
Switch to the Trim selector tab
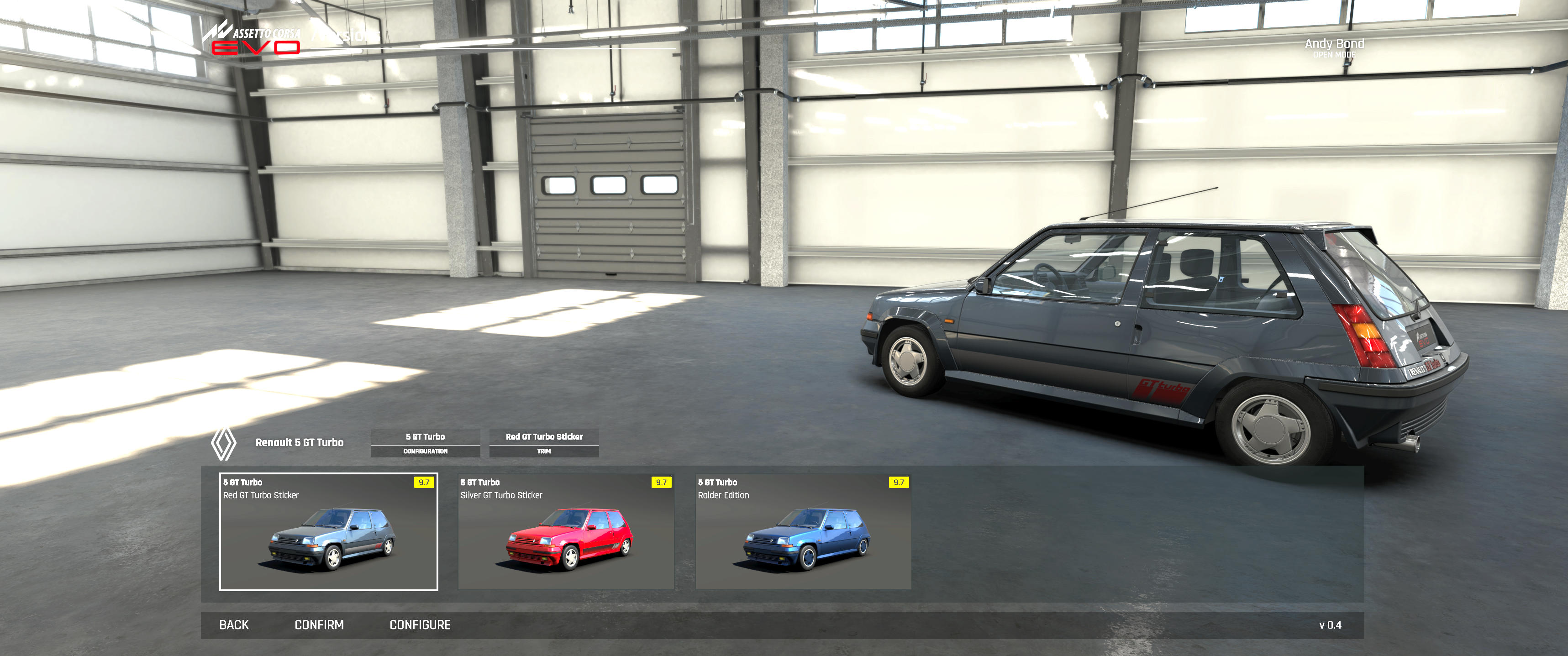pos(543,442)
